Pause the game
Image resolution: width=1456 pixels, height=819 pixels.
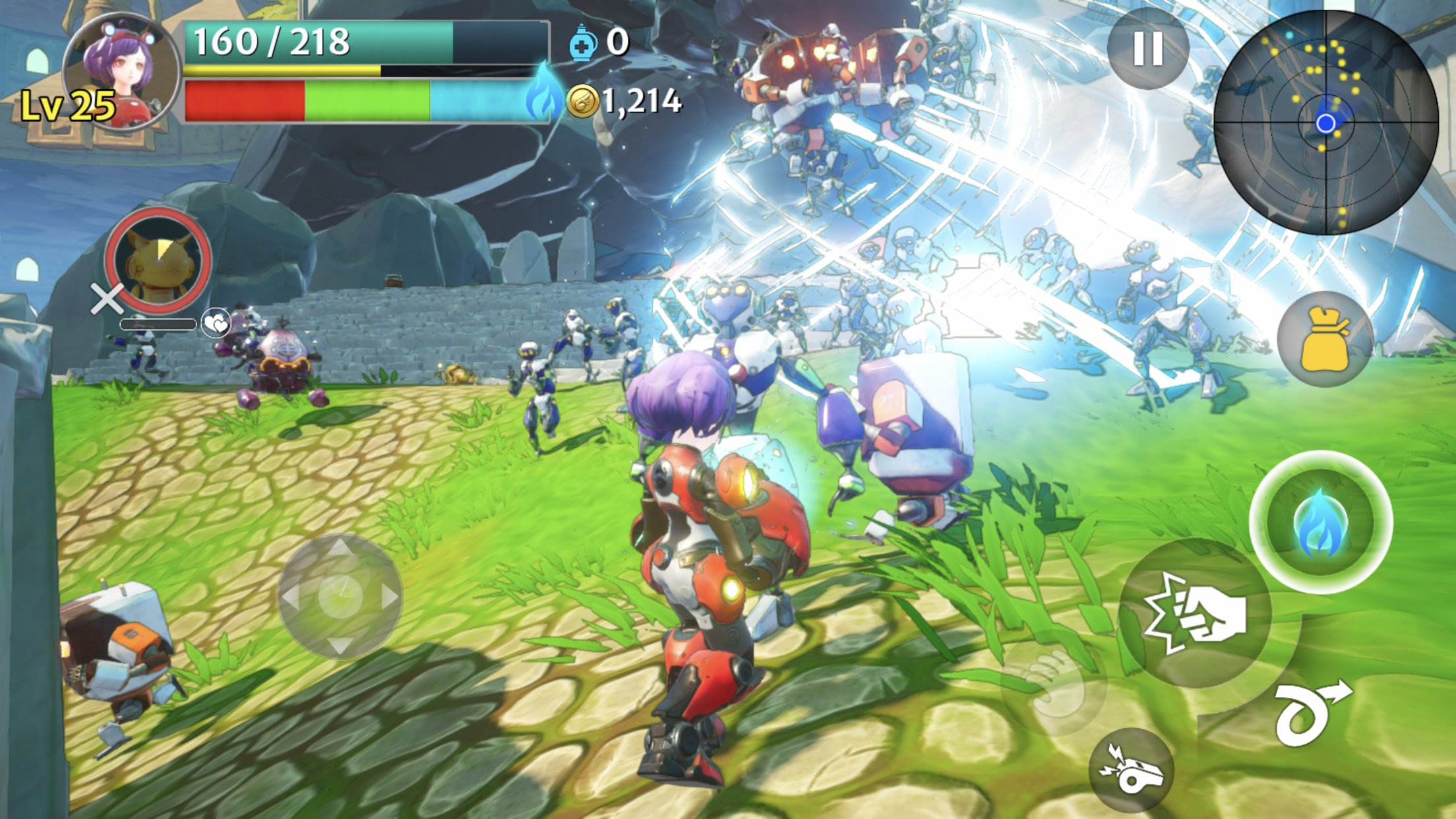point(1147,48)
